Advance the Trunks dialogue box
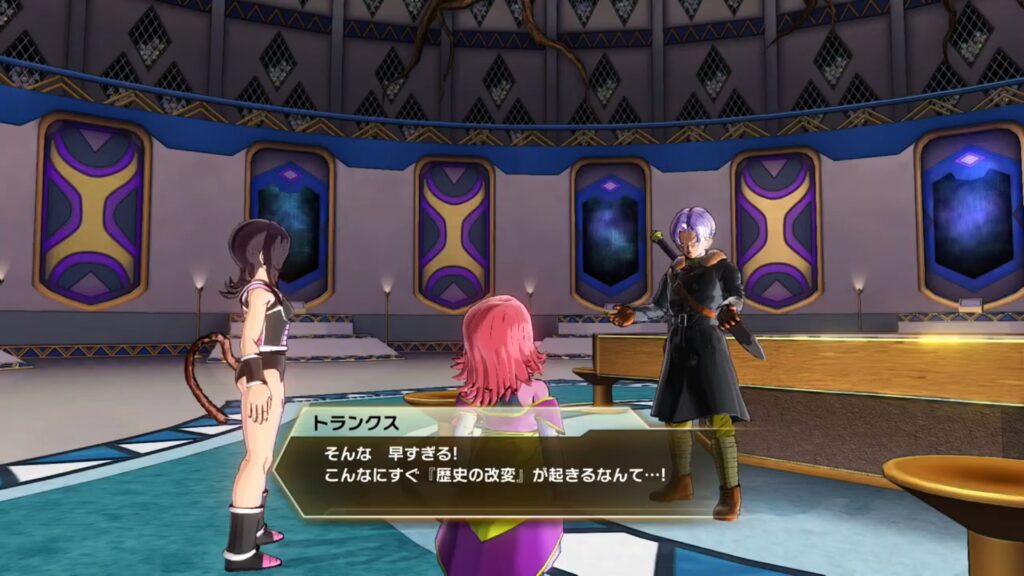This screenshot has width=1024, height=576. (490, 462)
